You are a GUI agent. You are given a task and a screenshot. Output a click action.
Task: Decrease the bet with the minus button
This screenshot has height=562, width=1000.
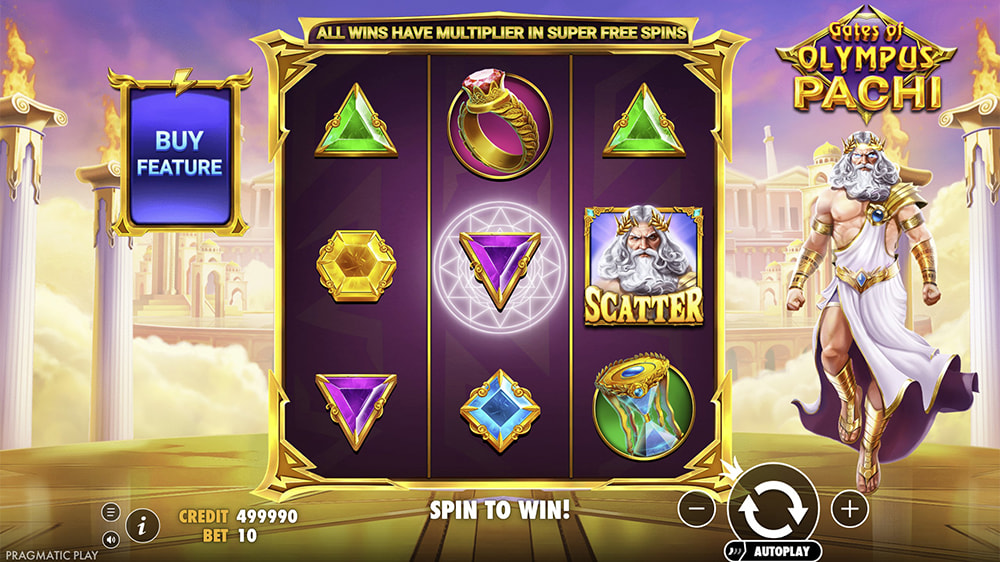(x=696, y=509)
